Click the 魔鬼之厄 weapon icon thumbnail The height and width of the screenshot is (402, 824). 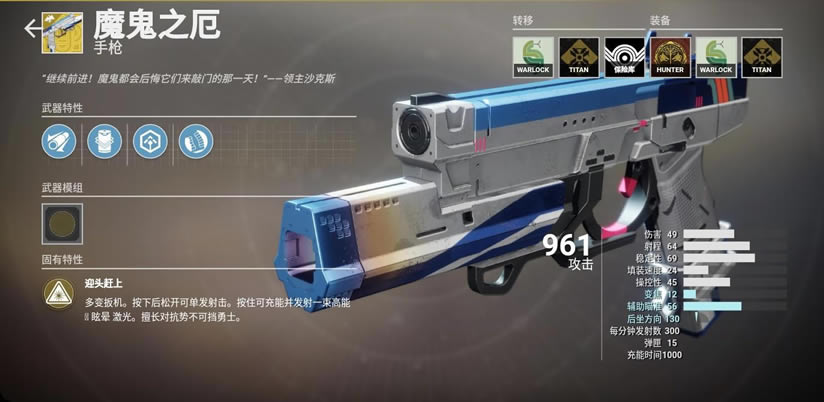pos(69,28)
